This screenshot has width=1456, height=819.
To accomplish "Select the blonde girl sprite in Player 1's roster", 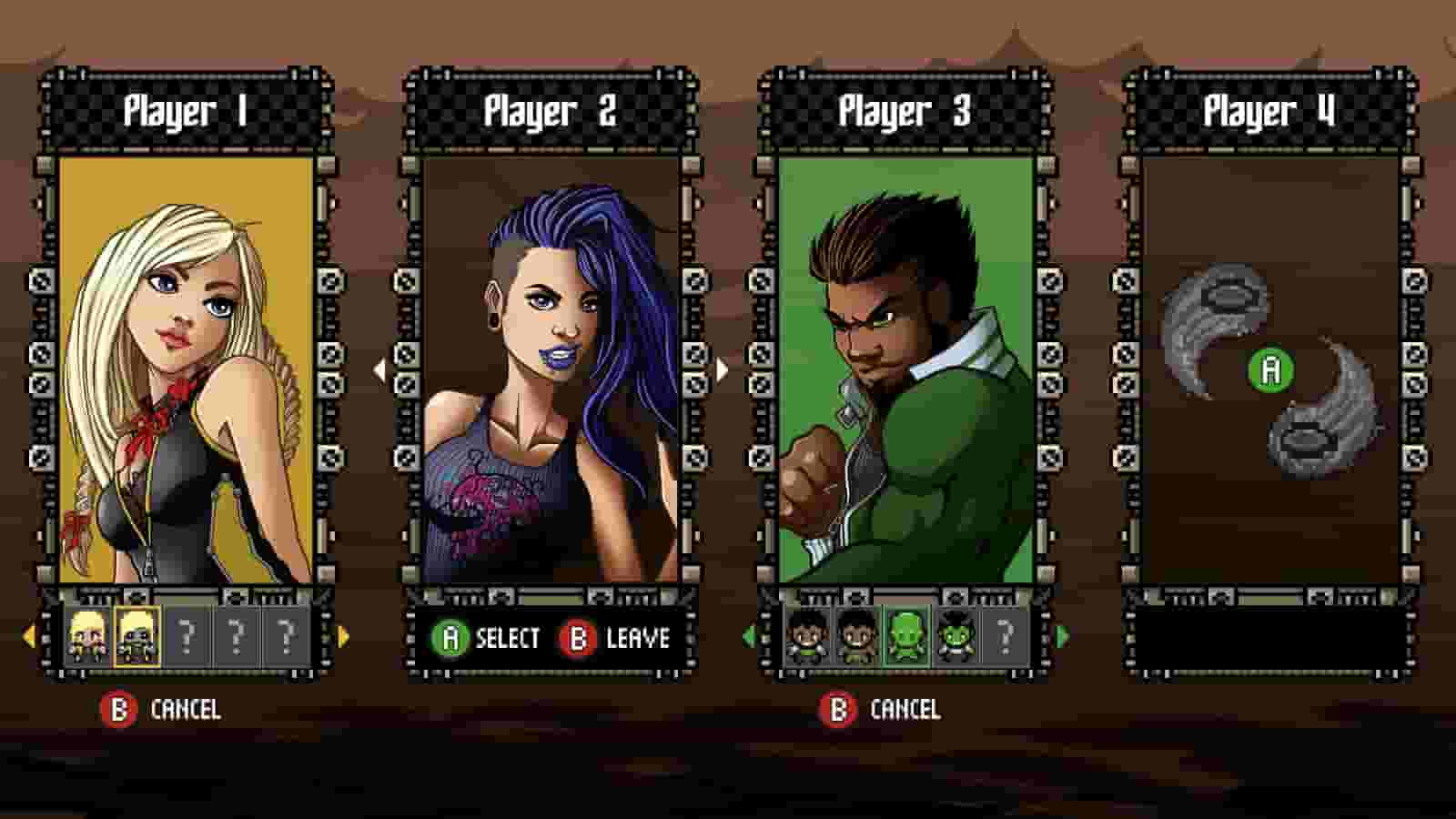I will (x=86, y=637).
